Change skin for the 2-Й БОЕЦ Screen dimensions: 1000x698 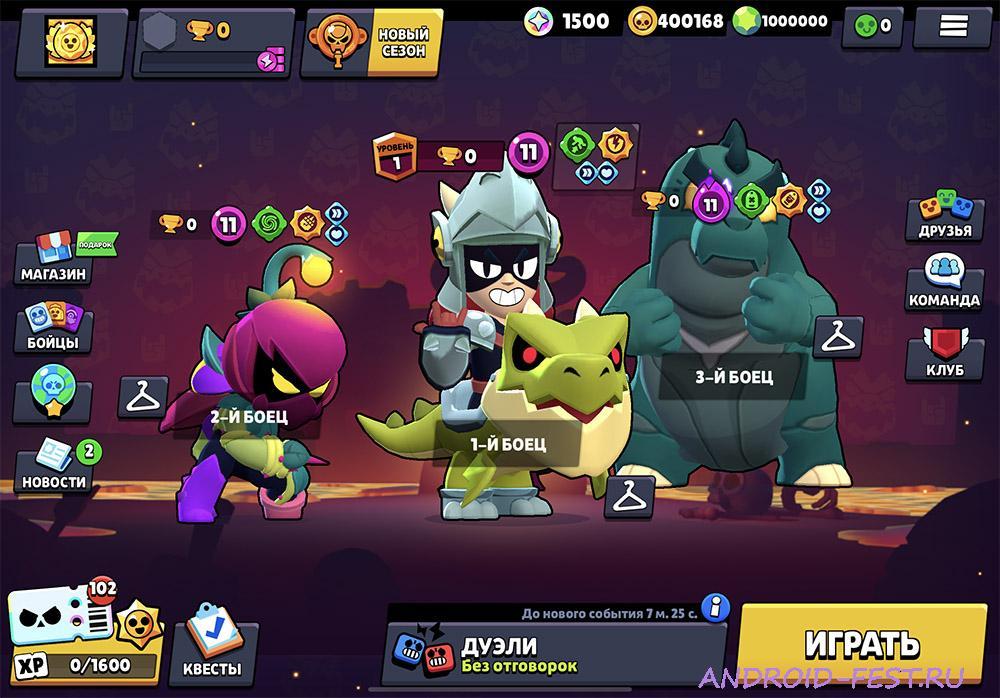(144, 396)
